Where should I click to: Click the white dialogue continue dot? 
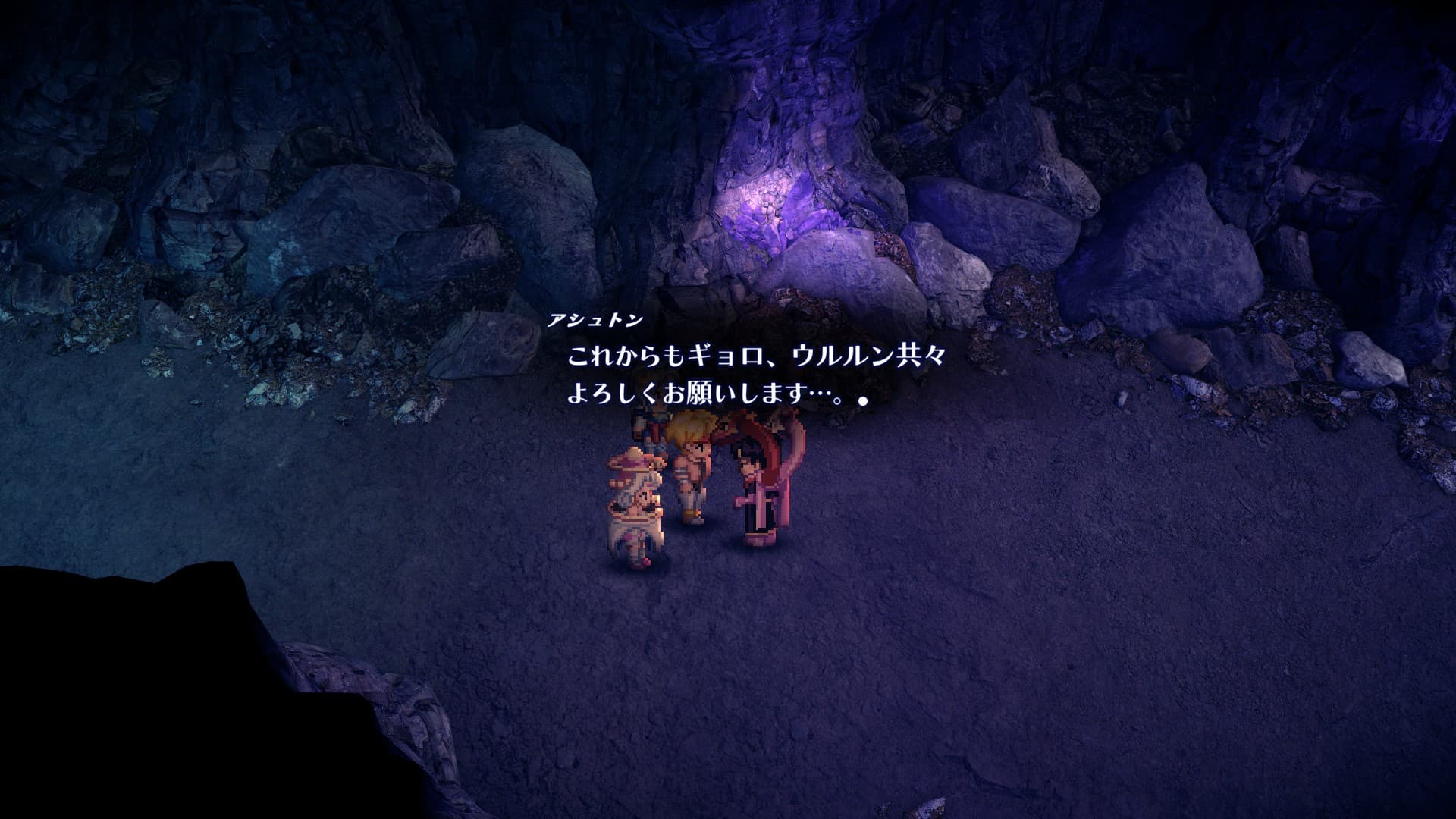coord(862,400)
